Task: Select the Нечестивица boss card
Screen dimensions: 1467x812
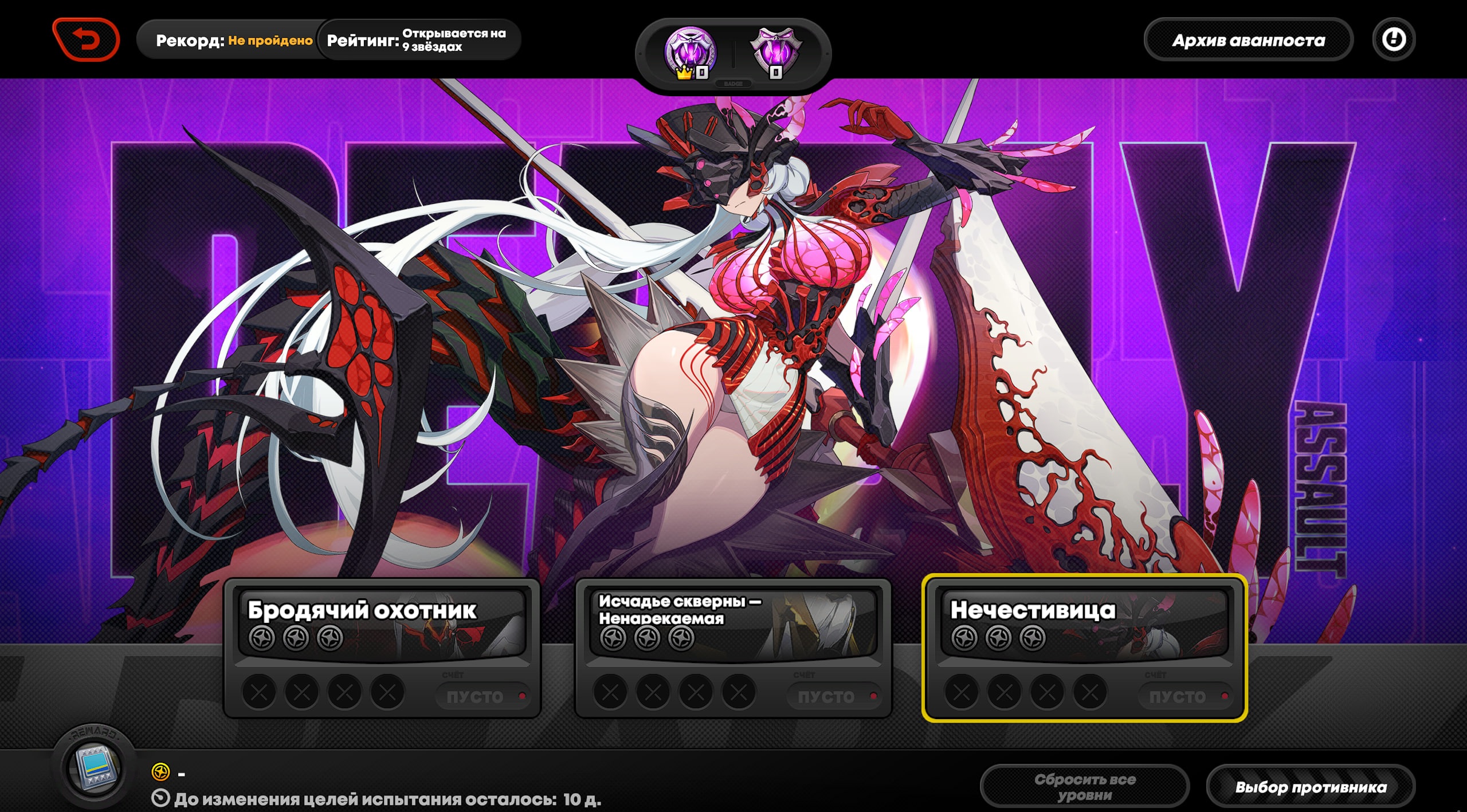Action: coord(1084,648)
